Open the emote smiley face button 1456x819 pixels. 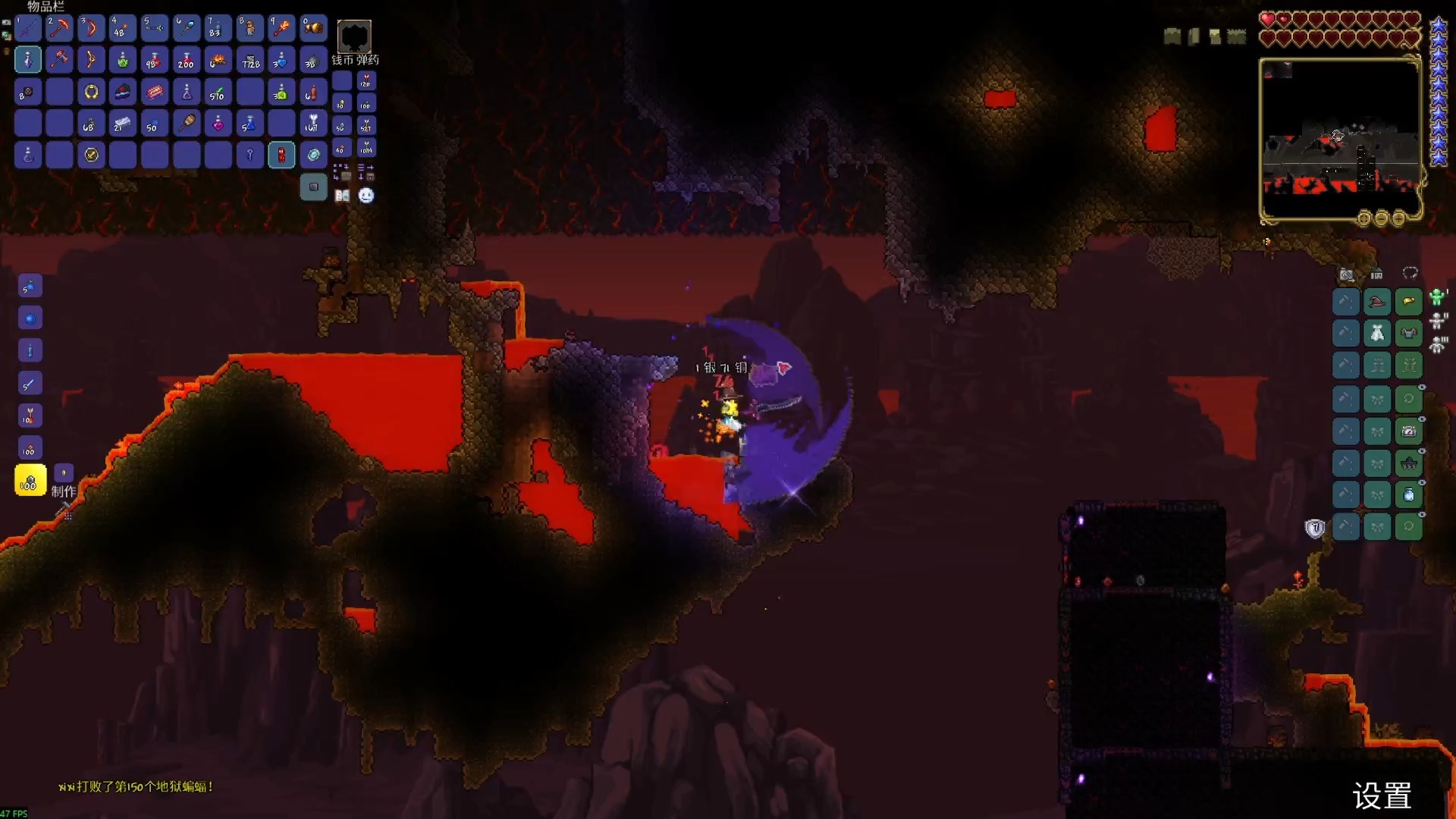pos(366,196)
